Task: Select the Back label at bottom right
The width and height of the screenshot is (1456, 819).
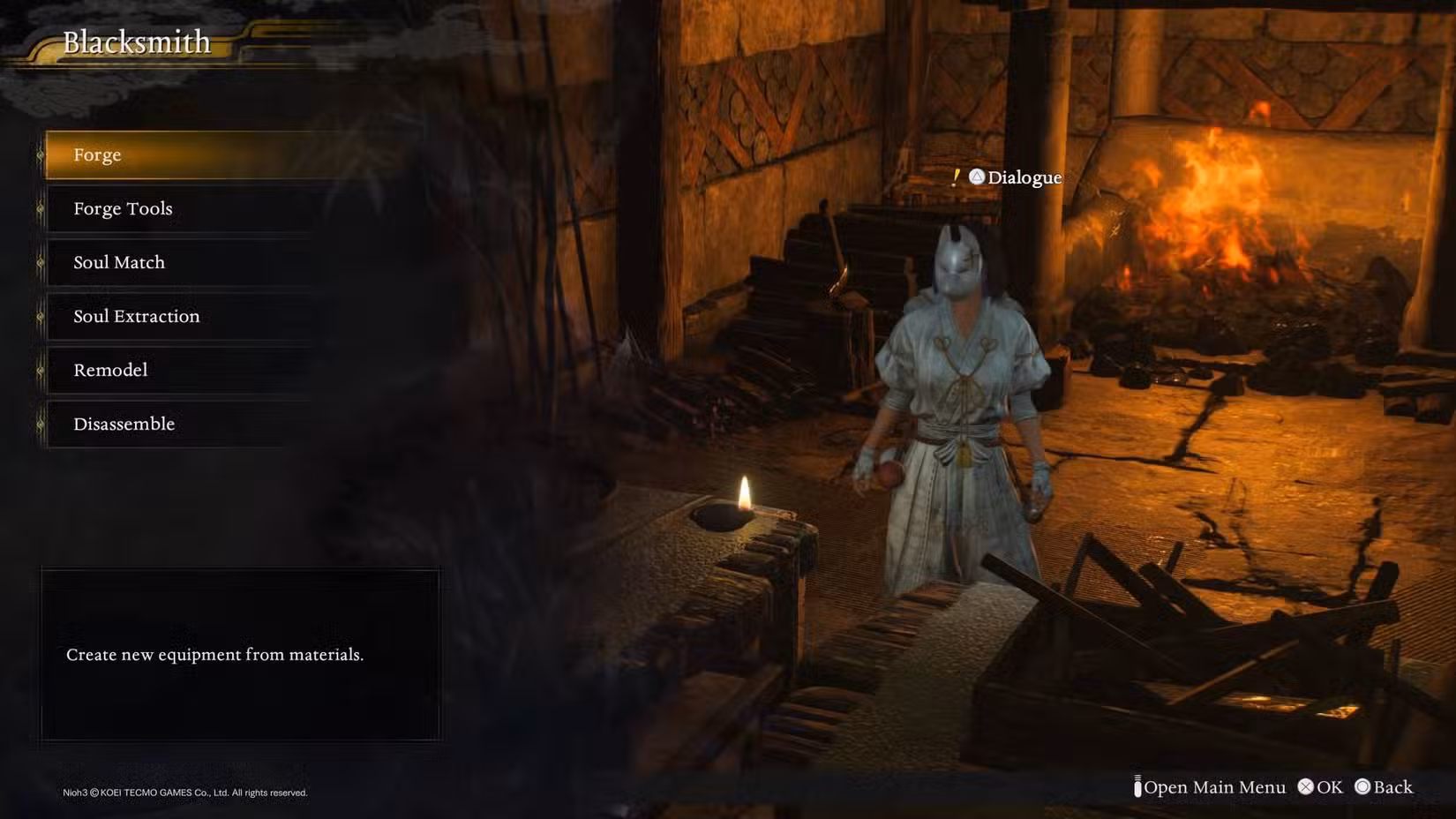Action: 1392,787
